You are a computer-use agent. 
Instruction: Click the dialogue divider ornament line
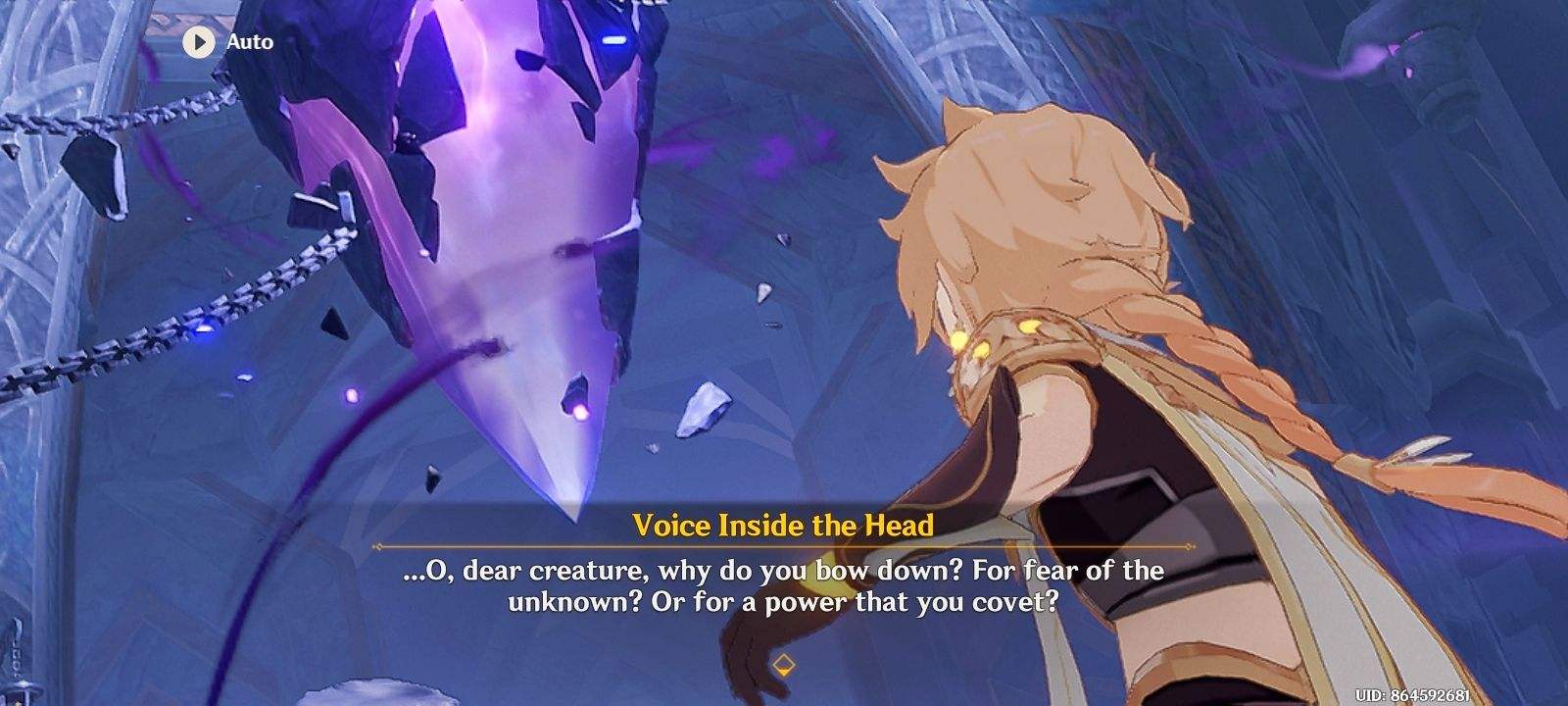click(784, 544)
